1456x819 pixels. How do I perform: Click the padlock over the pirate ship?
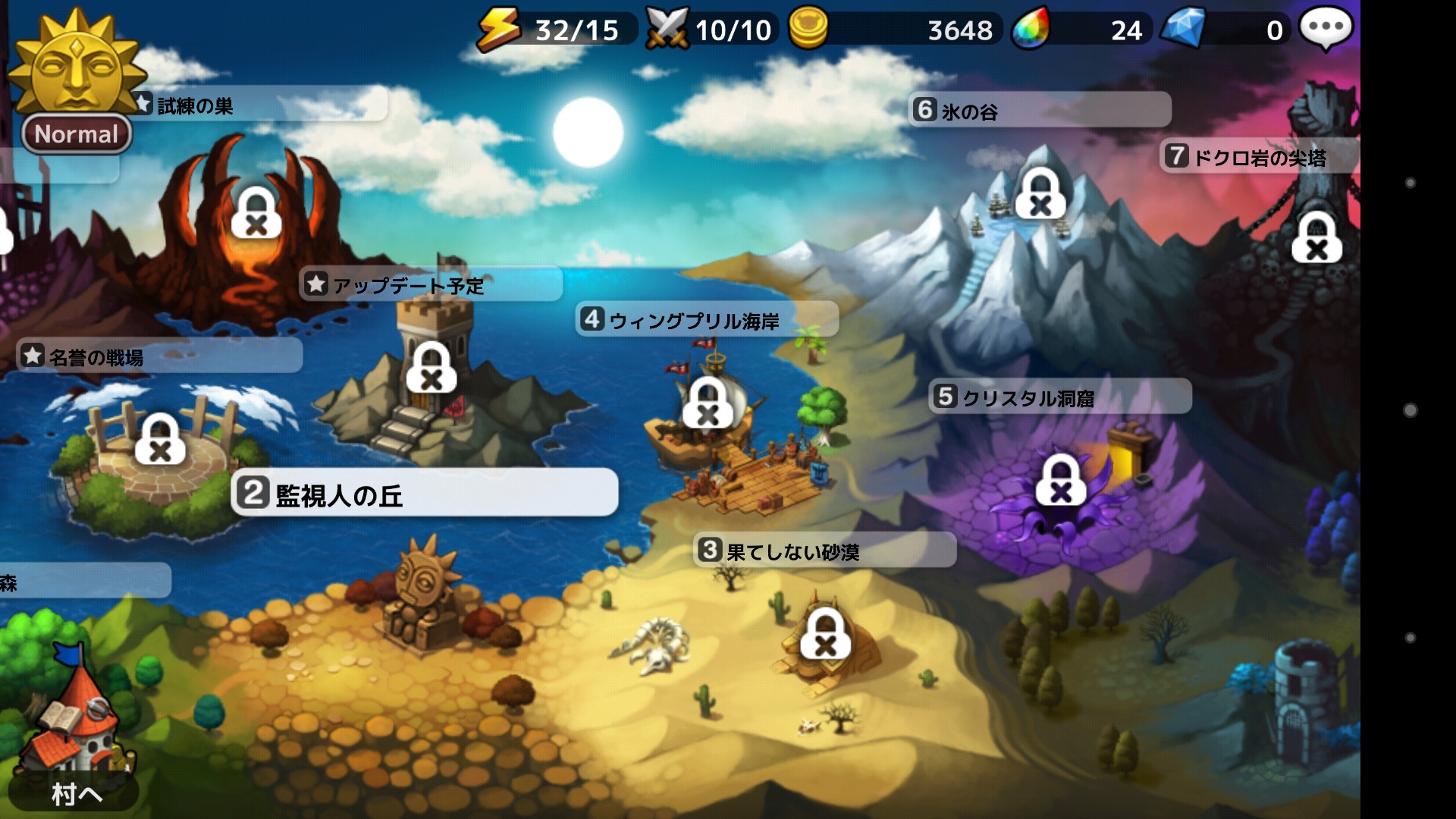[x=708, y=403]
